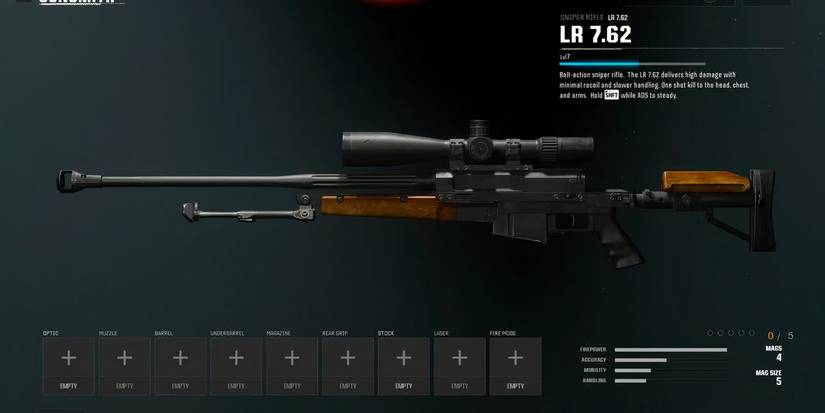This screenshot has width=825, height=413.
Task: Choose the Barrel attachment slot
Action: (180, 365)
